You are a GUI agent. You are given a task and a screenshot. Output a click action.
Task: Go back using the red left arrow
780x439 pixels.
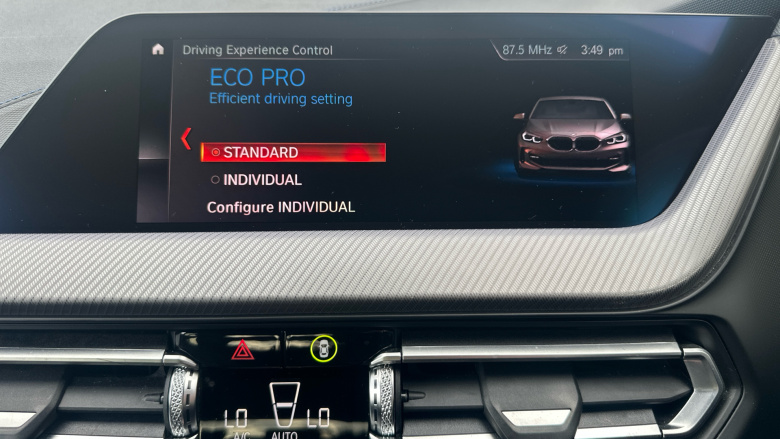tap(185, 139)
